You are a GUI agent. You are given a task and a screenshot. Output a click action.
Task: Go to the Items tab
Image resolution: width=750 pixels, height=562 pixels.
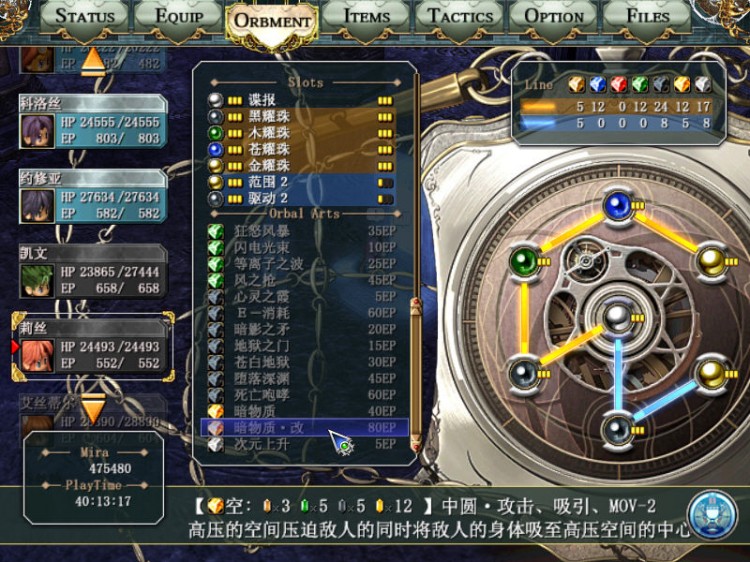coord(366,16)
